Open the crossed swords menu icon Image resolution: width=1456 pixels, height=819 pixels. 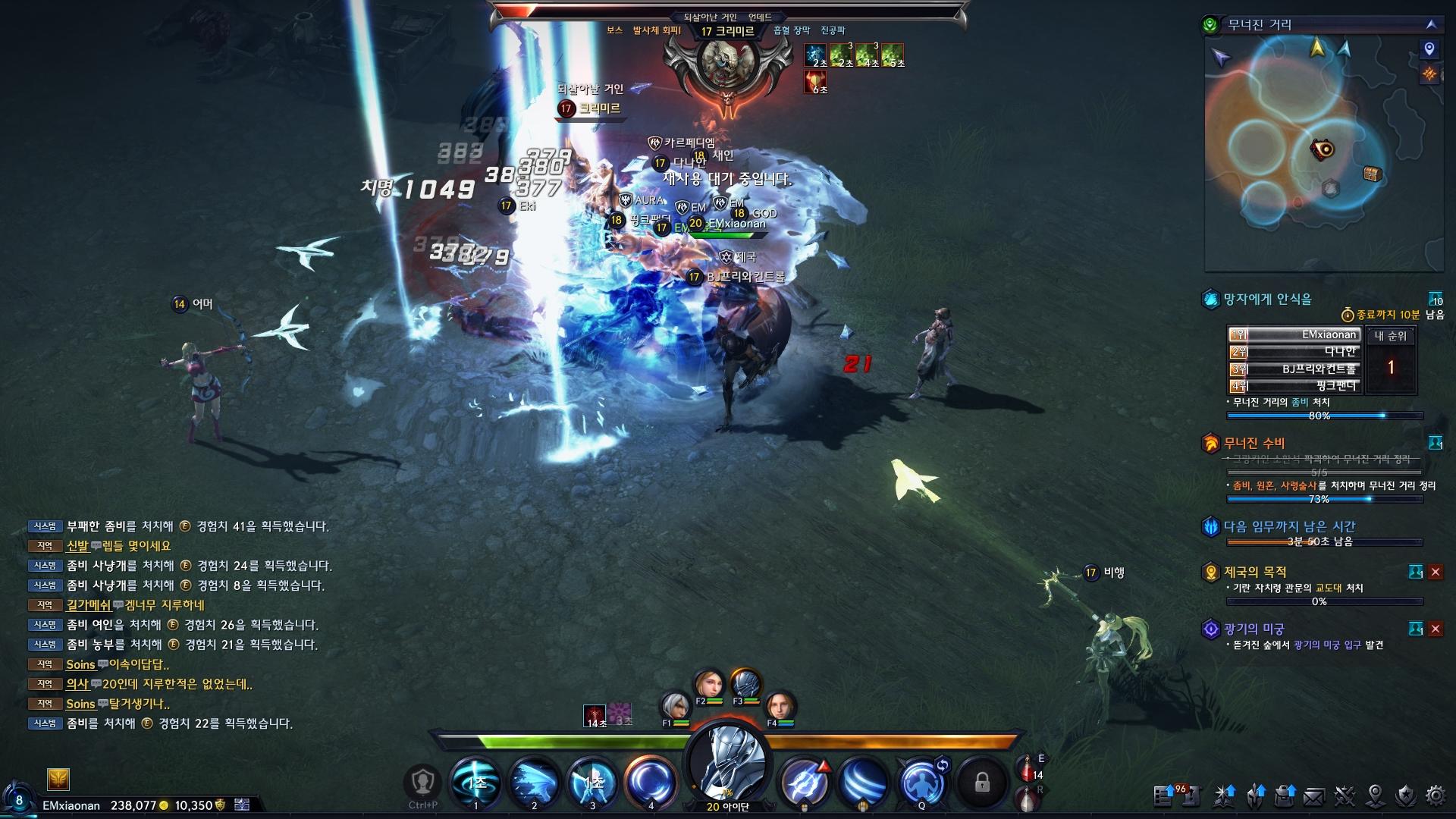[1345, 795]
